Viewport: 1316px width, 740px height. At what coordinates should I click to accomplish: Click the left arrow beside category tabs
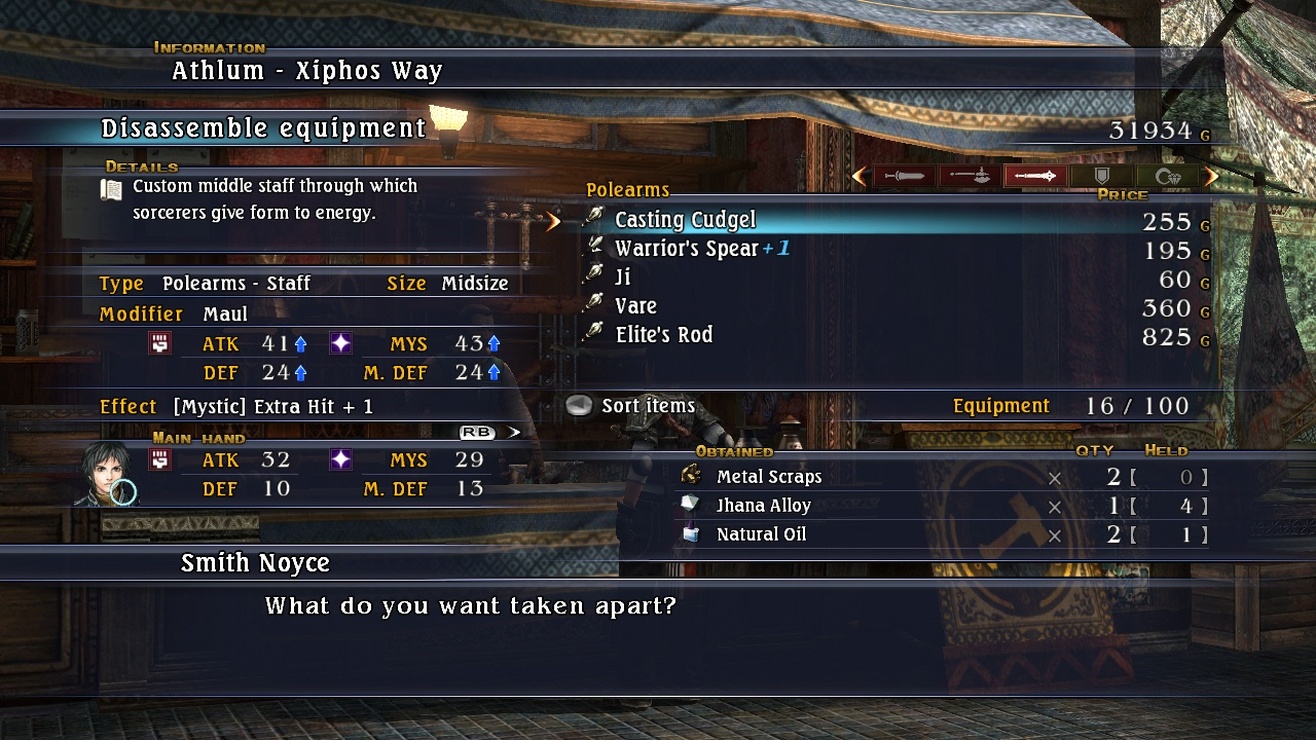coord(859,177)
